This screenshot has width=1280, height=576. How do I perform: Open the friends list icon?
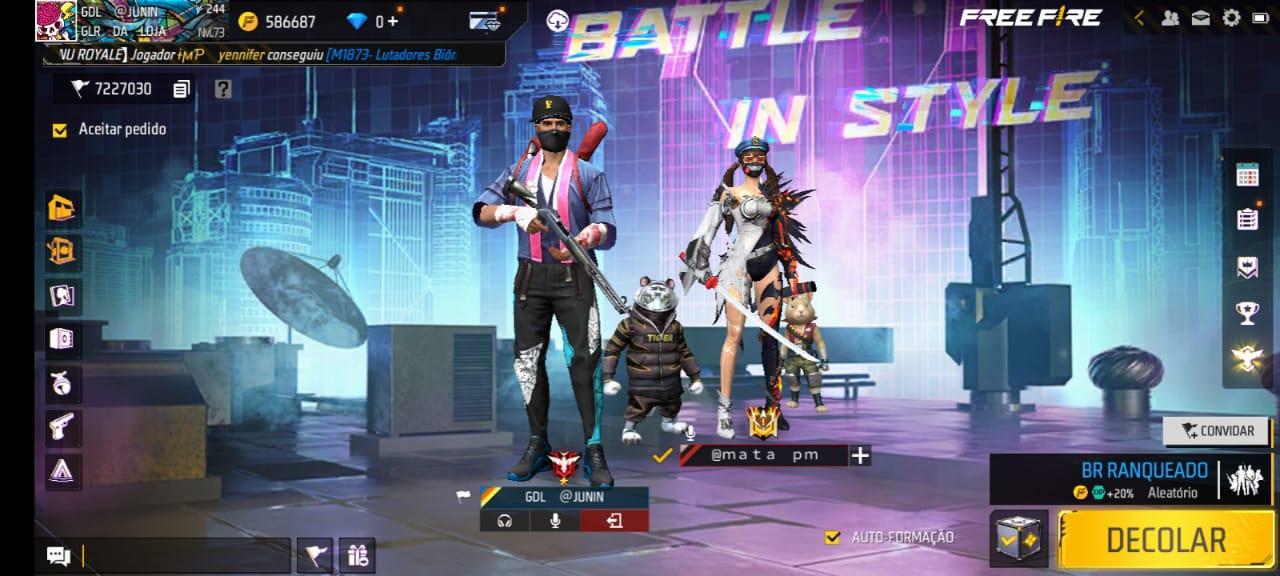[1169, 17]
